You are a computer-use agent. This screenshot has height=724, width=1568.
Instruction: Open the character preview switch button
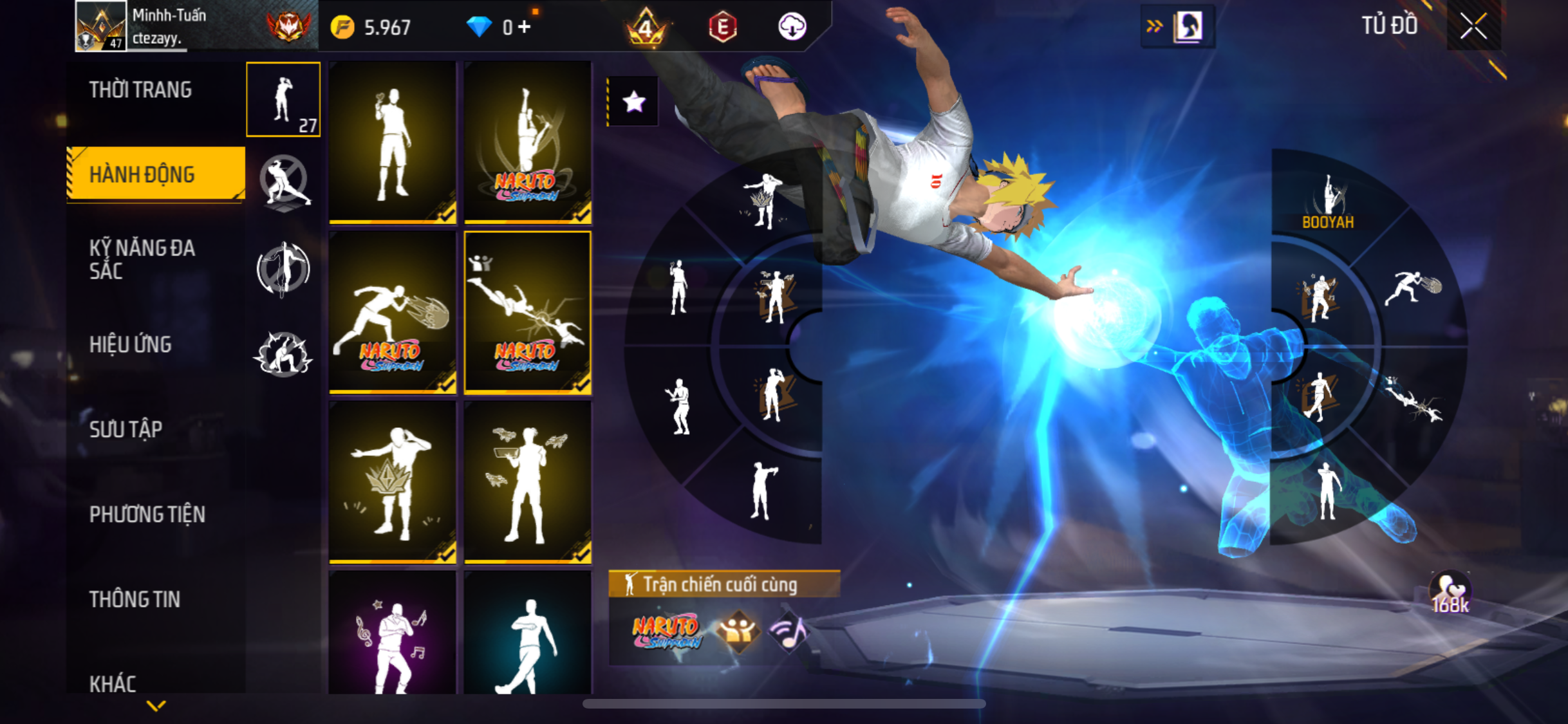pos(1178,26)
